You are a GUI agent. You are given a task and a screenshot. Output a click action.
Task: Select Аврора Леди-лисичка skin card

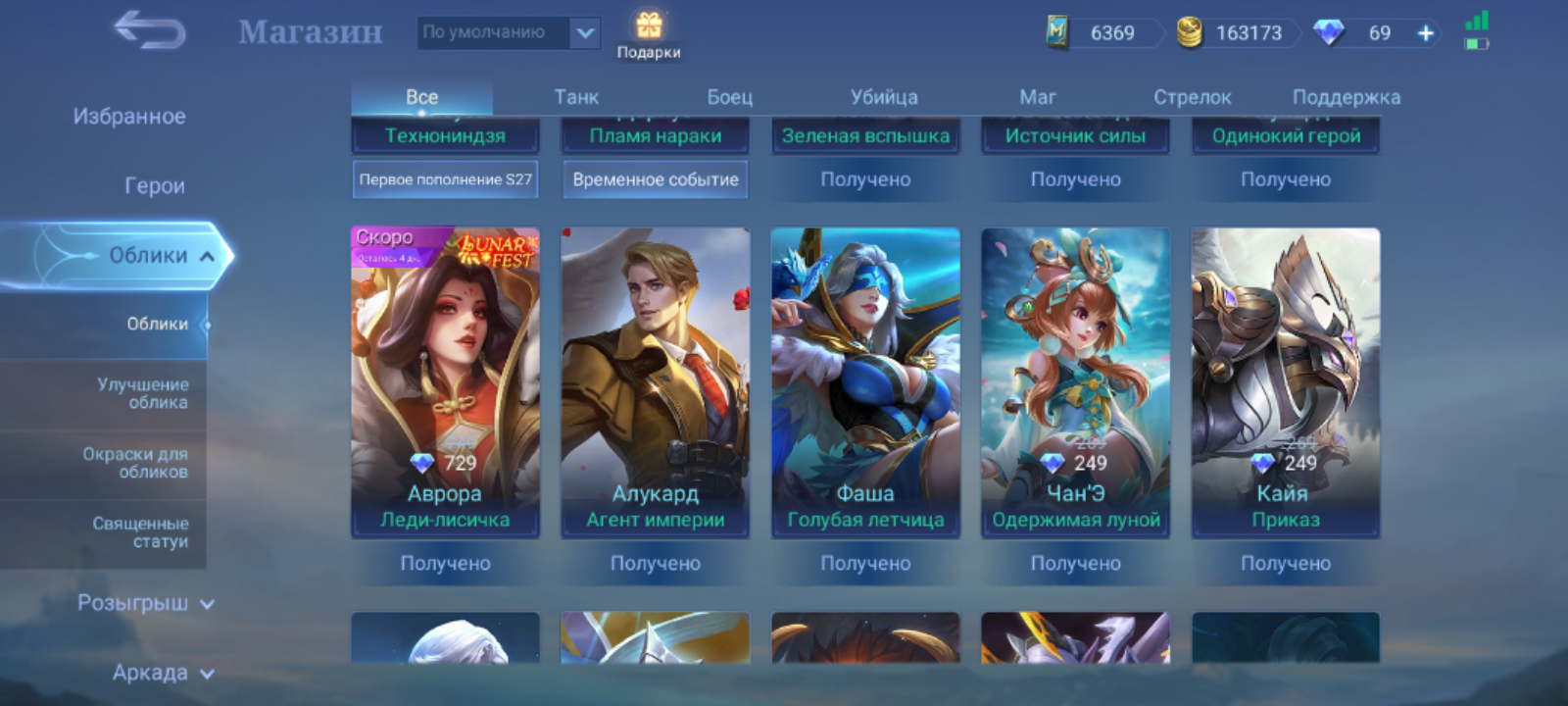pos(445,382)
